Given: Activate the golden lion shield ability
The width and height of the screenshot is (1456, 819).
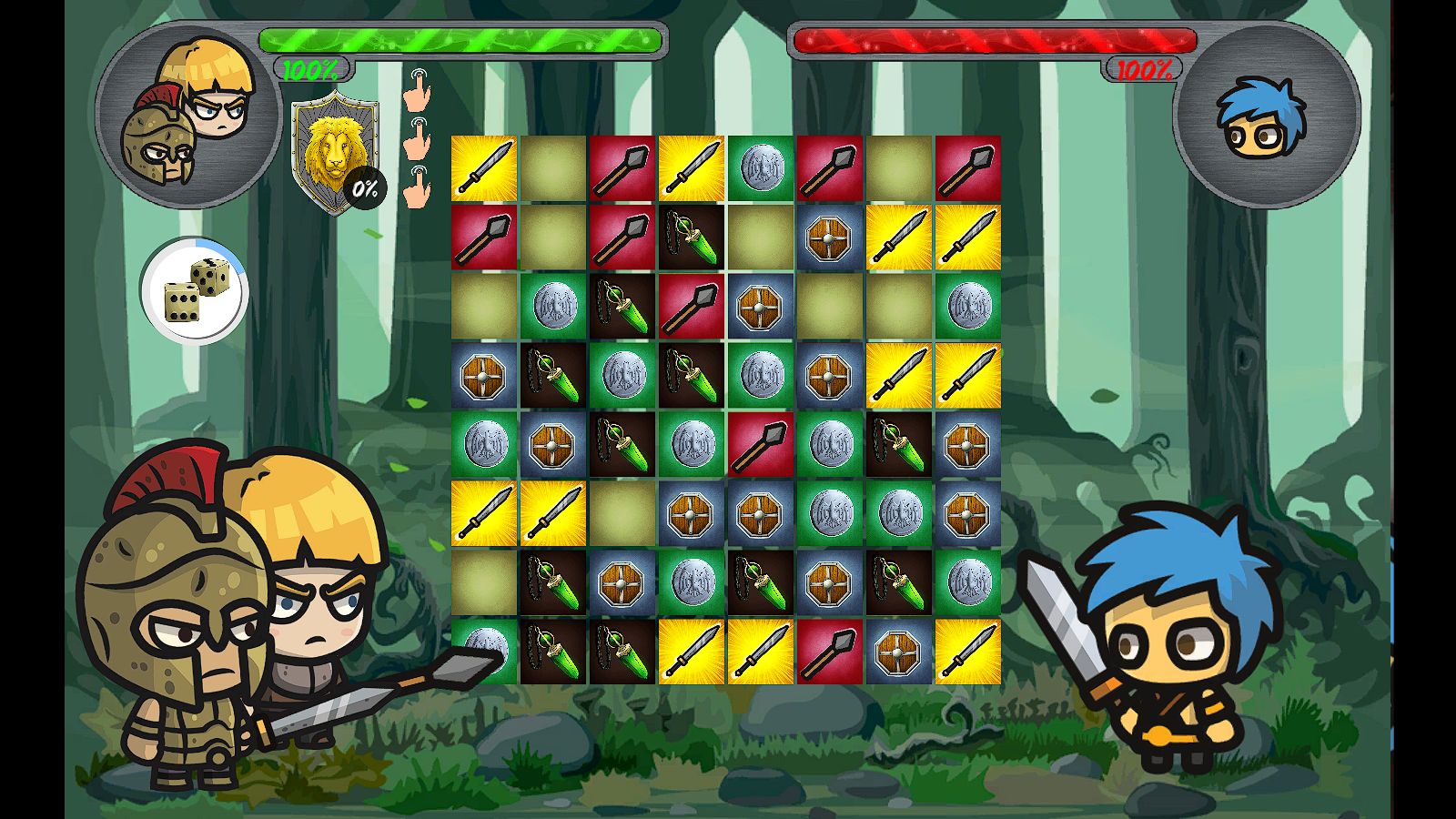Looking at the screenshot, I should 334,151.
